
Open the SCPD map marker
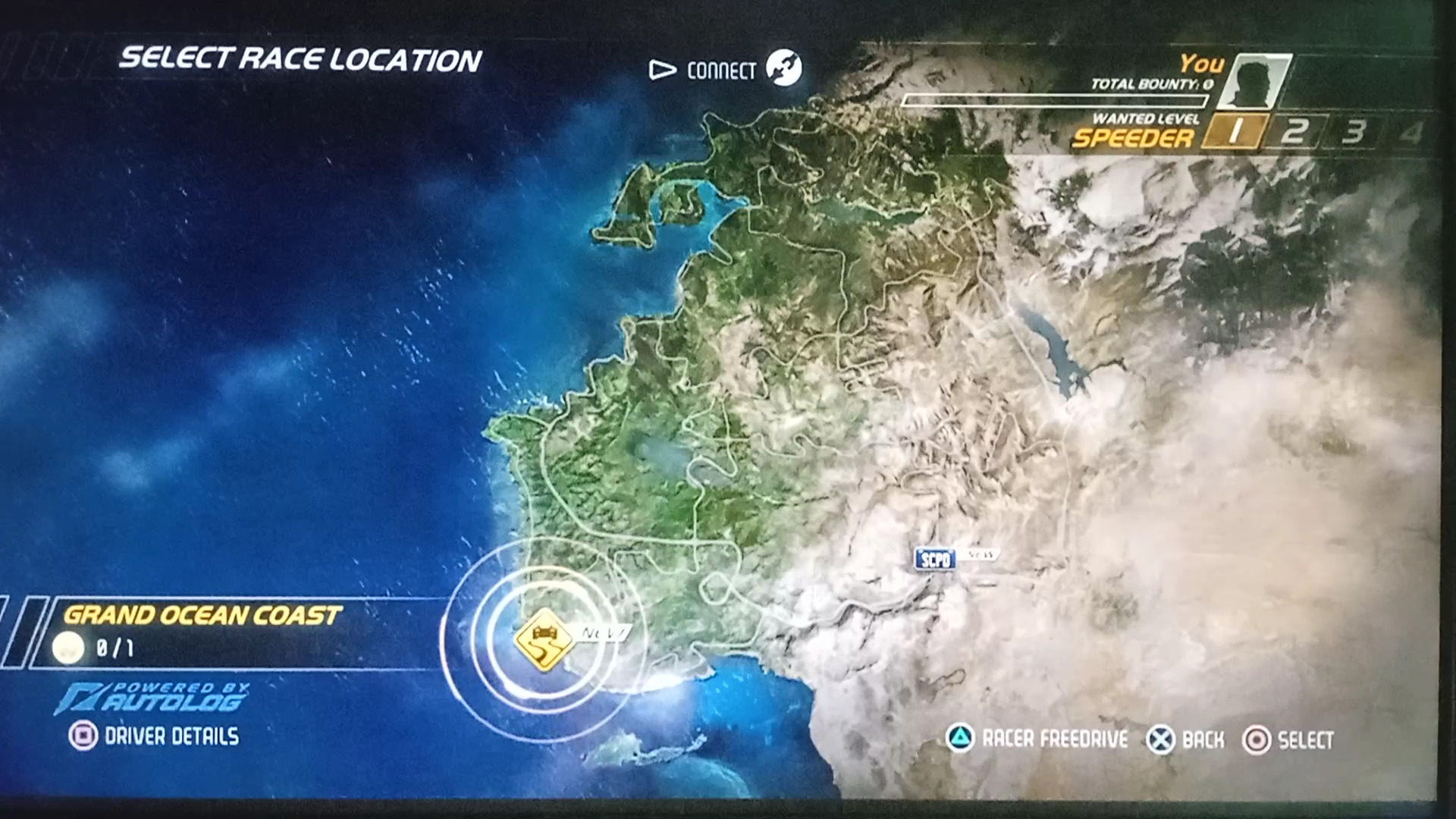click(x=934, y=560)
